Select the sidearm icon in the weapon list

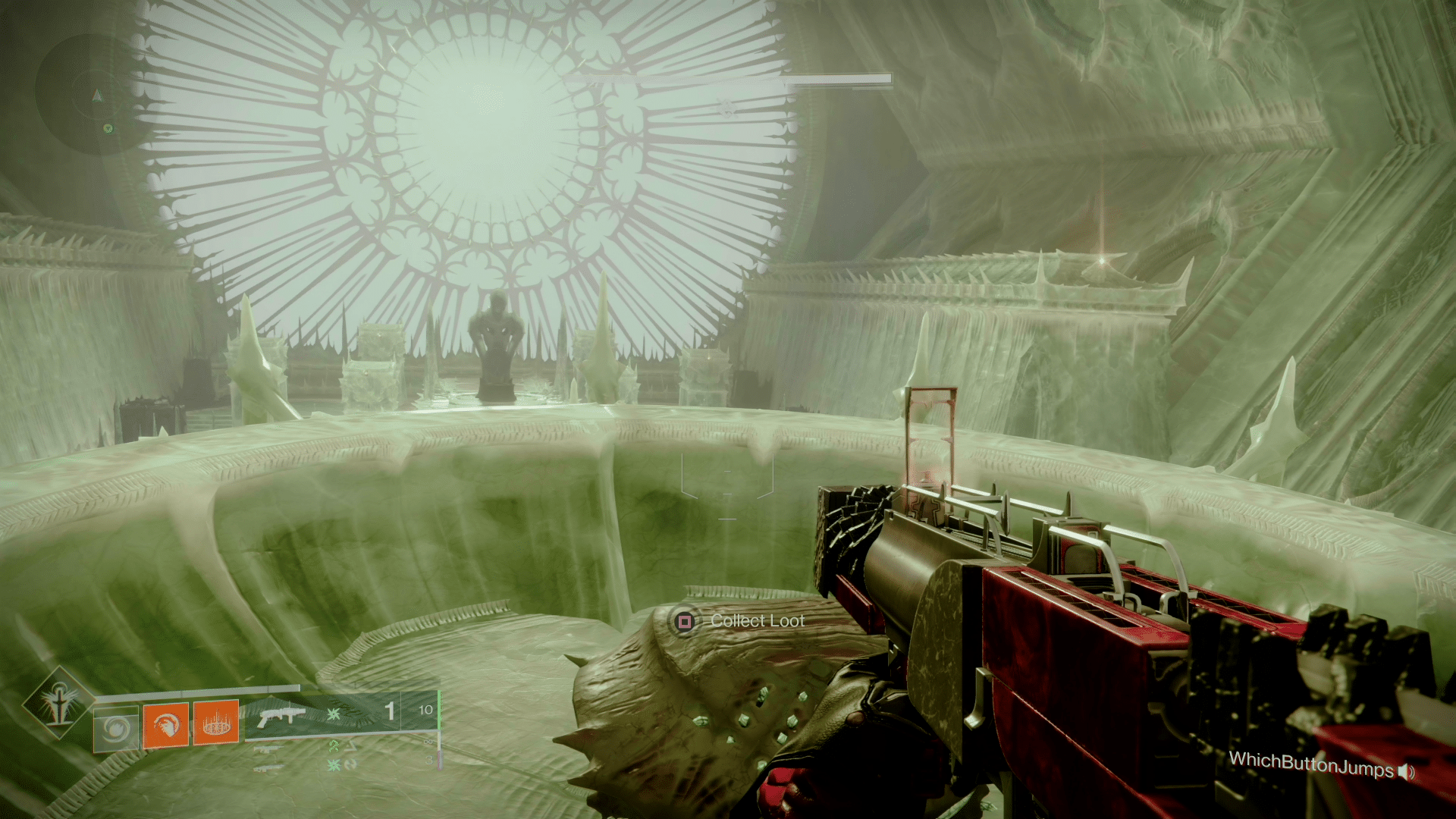[268, 748]
